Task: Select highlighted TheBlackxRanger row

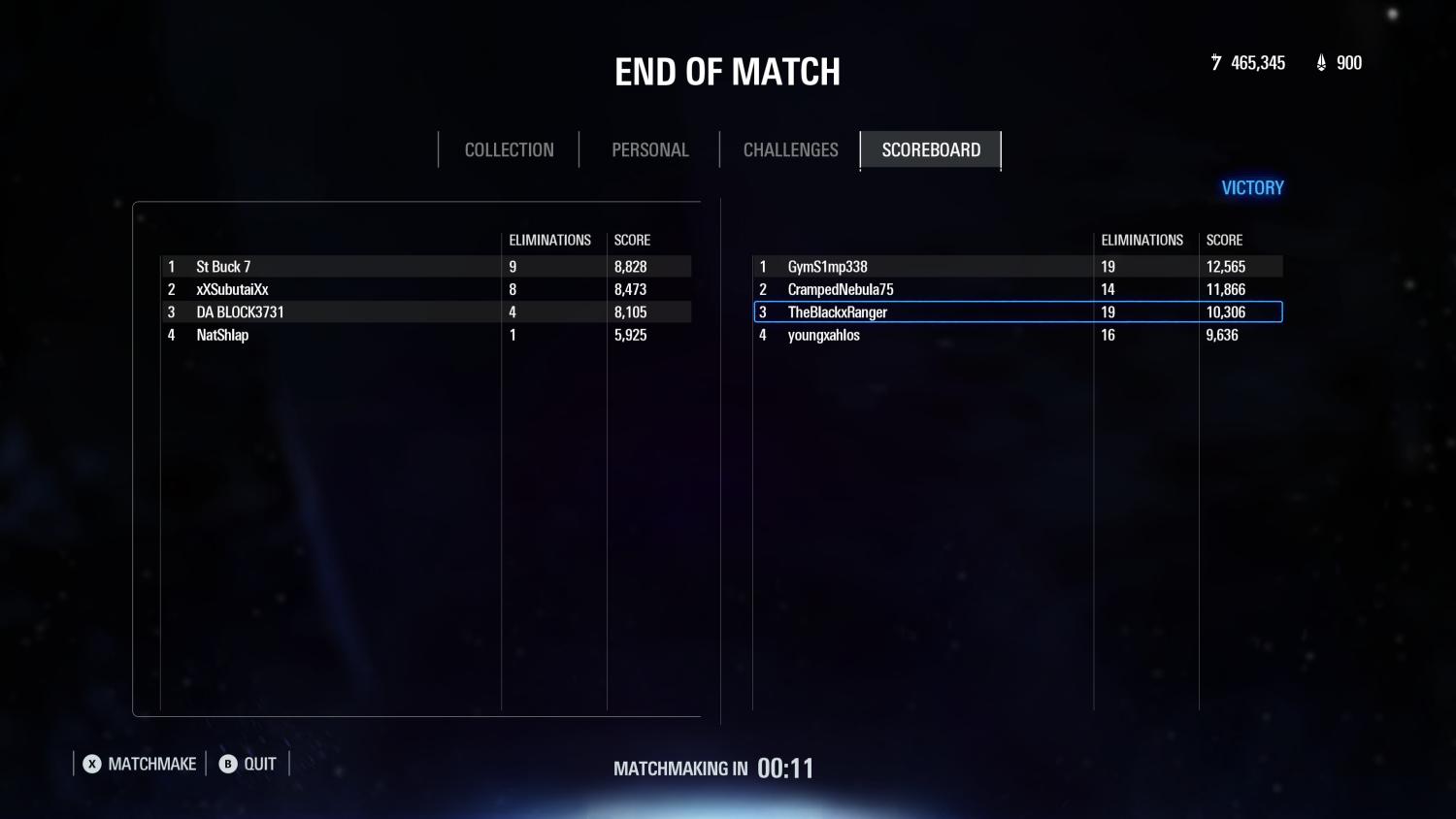Action: pyautogui.click(x=1017, y=312)
